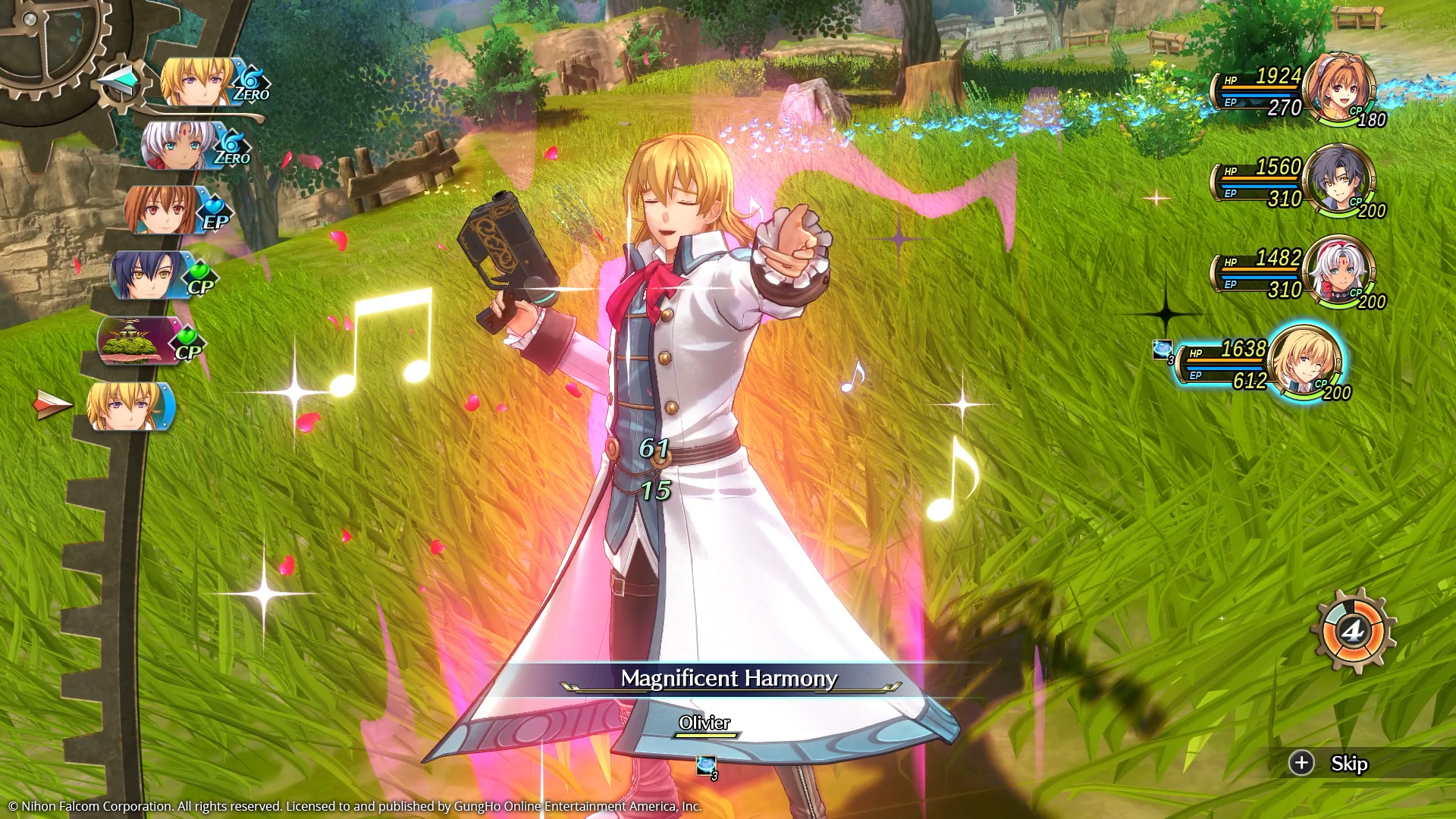The width and height of the screenshot is (1456, 819).
Task: Click the bottom blond turn order portrait
Action: [126, 406]
